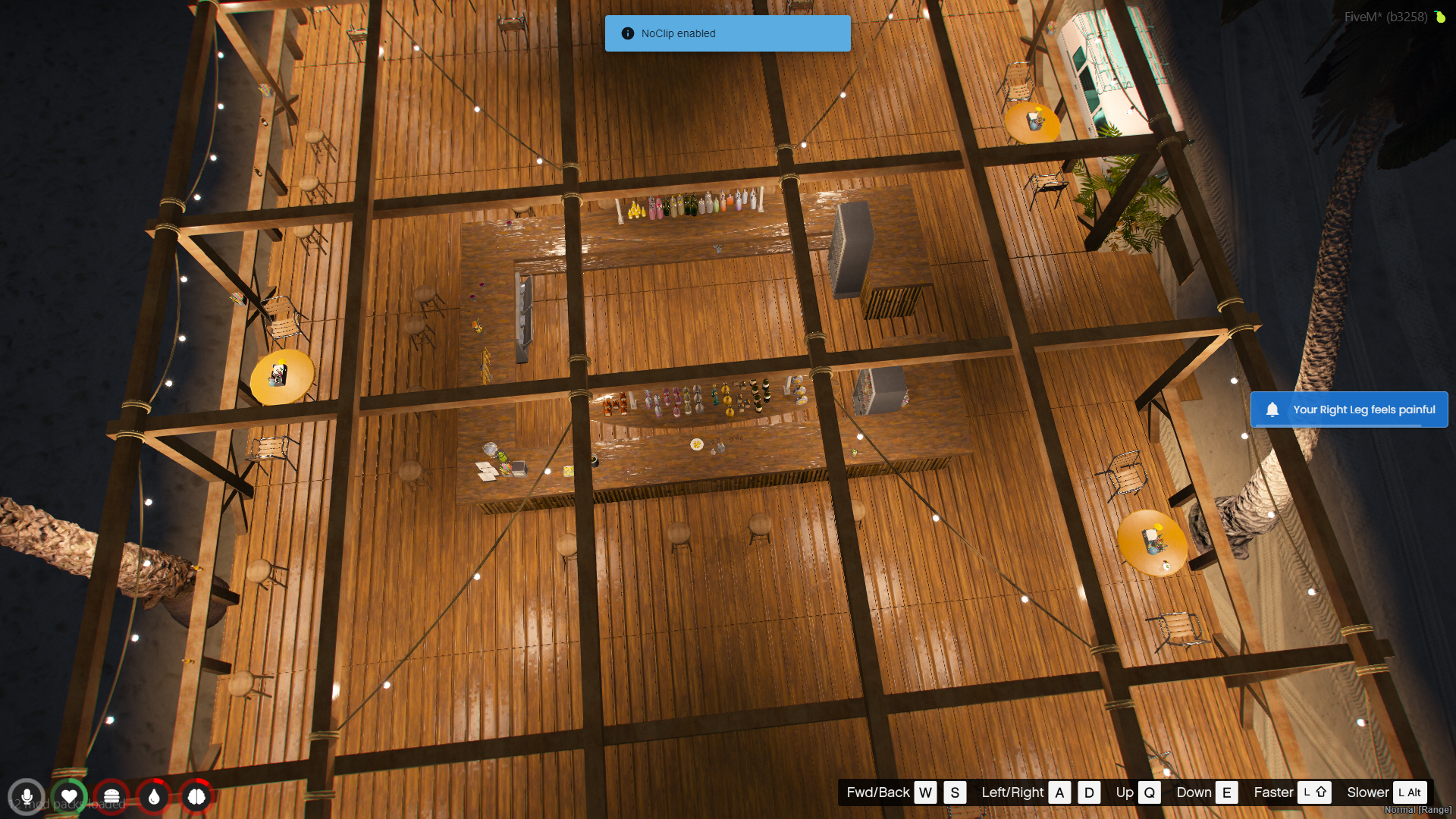The image size is (1456, 819).
Task: Select the burger hunger status icon
Action: tap(111, 797)
